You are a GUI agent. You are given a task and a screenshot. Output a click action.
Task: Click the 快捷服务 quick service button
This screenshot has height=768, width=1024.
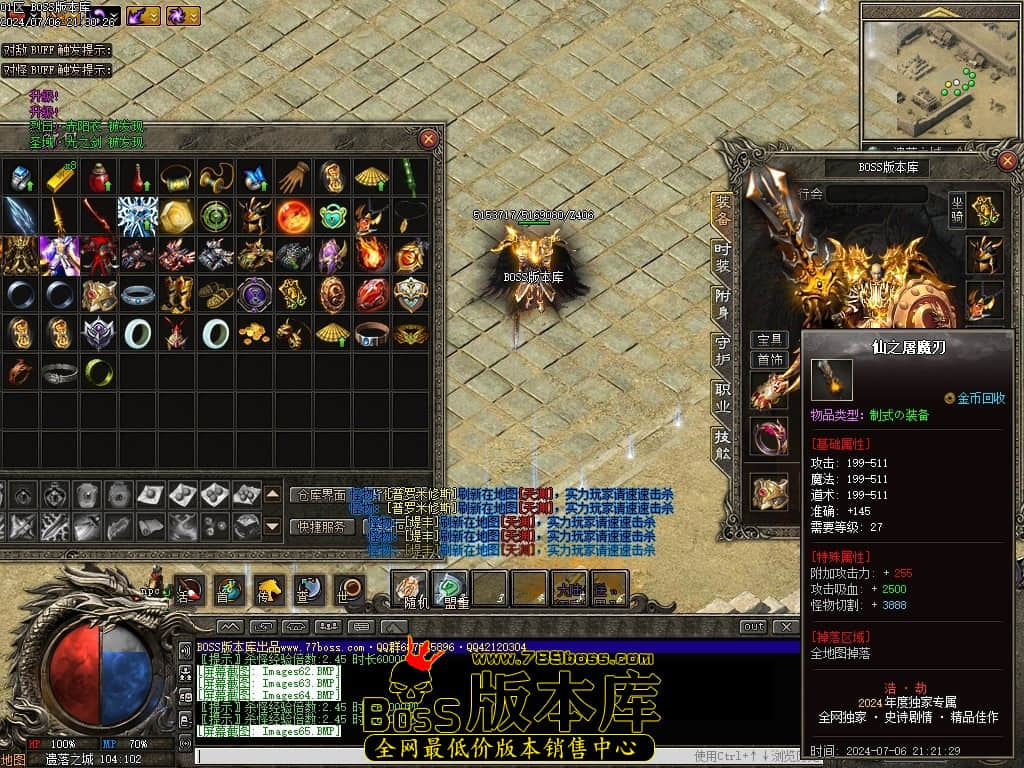point(322,526)
